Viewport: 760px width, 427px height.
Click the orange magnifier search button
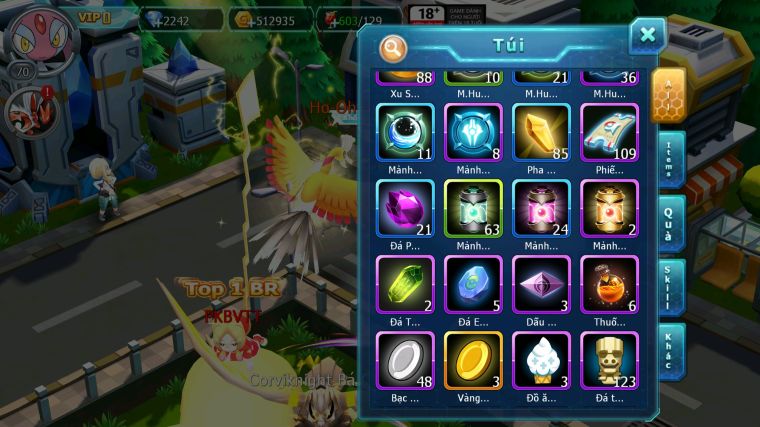pyautogui.click(x=393, y=47)
